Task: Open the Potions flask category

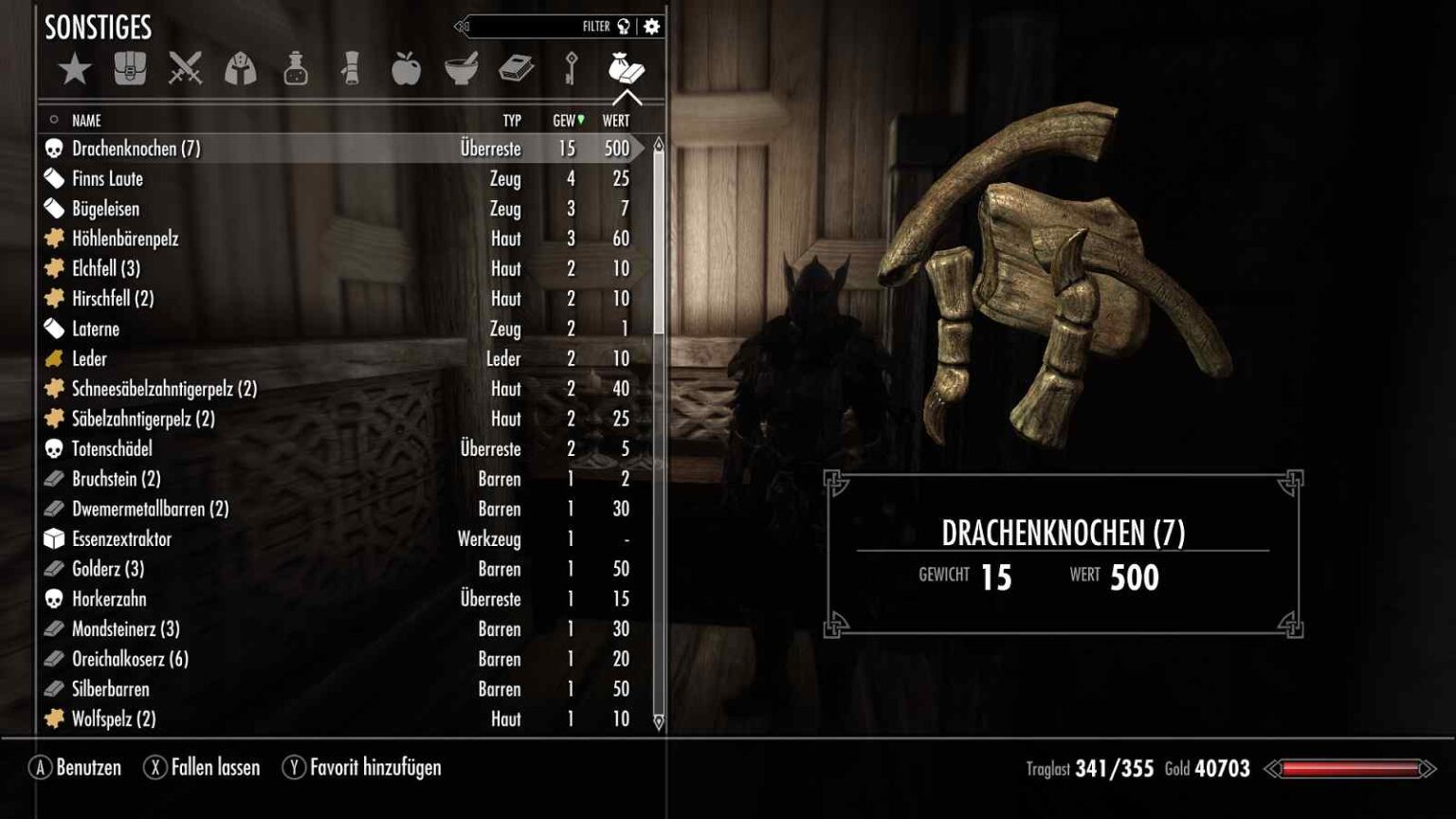Action: tap(296, 69)
